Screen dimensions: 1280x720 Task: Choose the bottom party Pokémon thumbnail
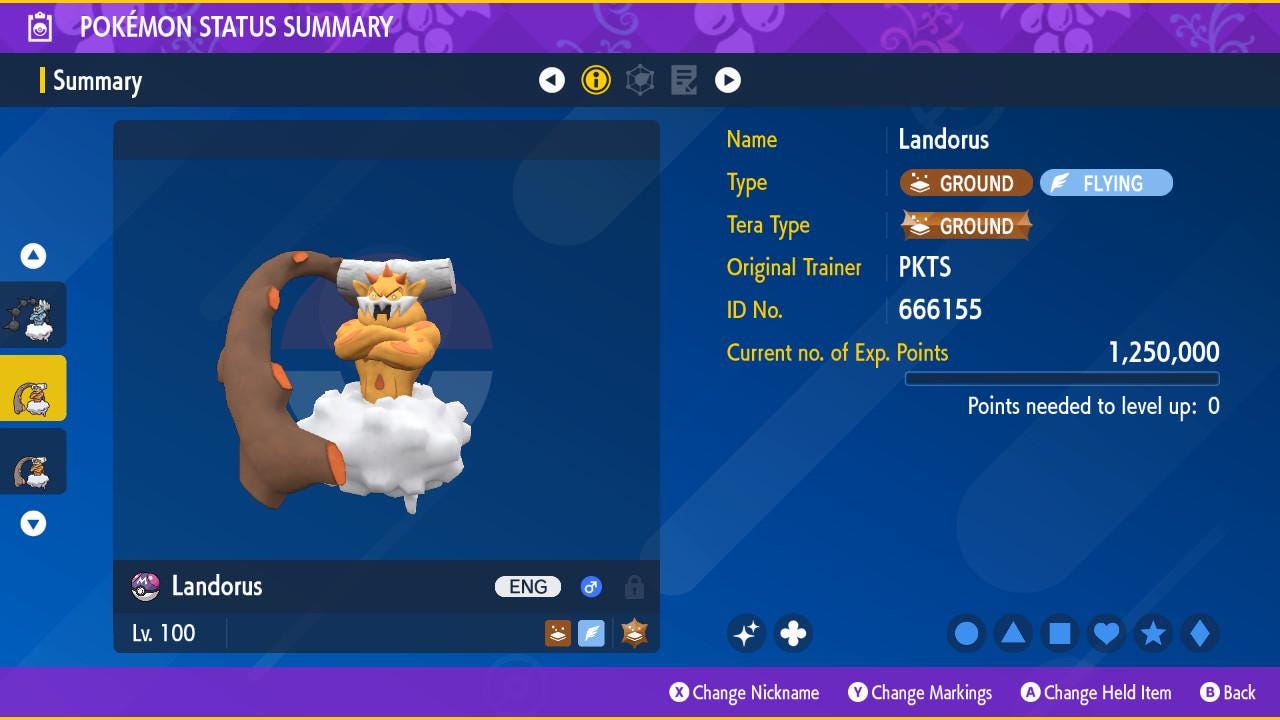click(33, 461)
